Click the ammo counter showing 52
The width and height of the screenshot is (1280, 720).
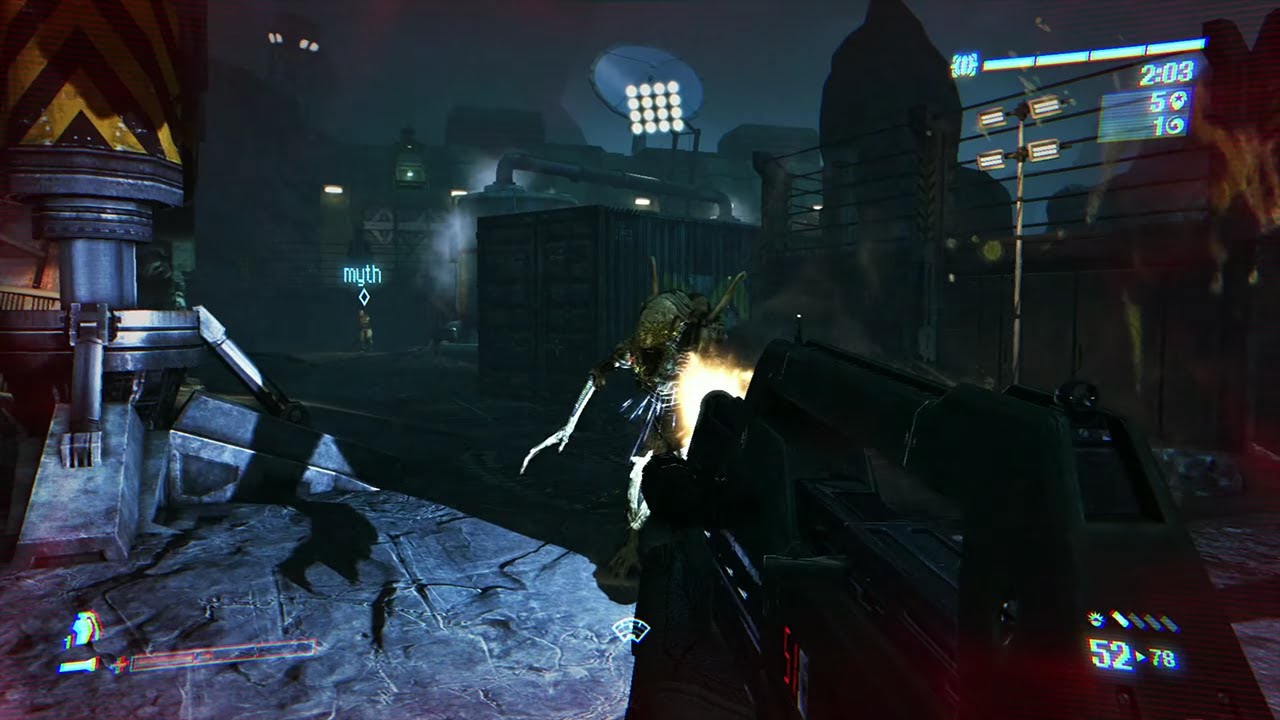pyautogui.click(x=1108, y=653)
